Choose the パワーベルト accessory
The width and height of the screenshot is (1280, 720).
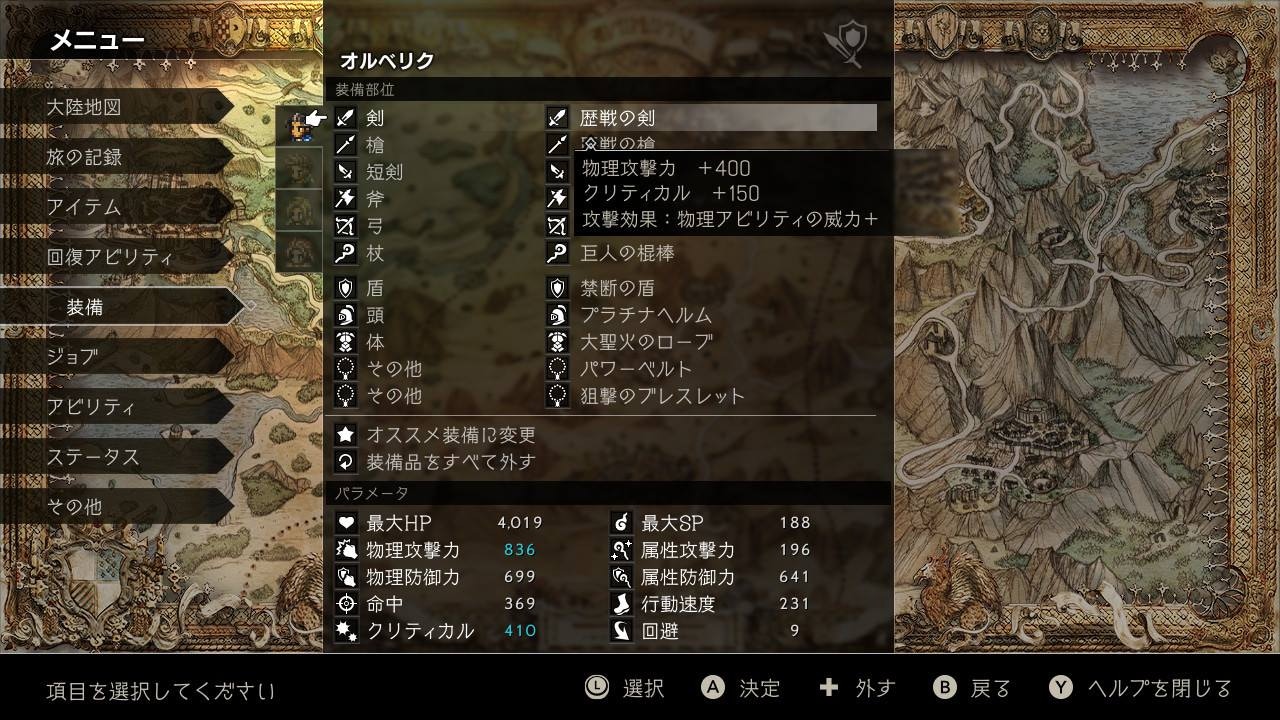636,369
